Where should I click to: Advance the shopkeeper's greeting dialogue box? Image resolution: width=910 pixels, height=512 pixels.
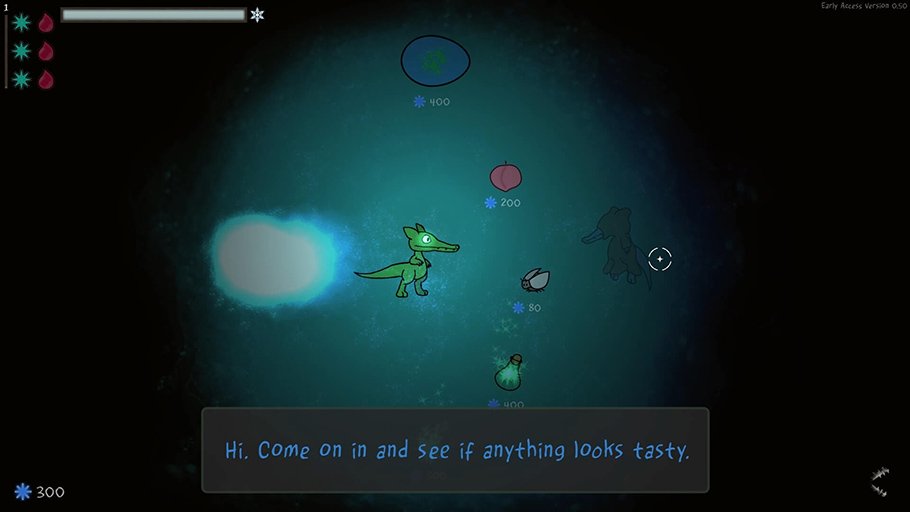[455, 450]
